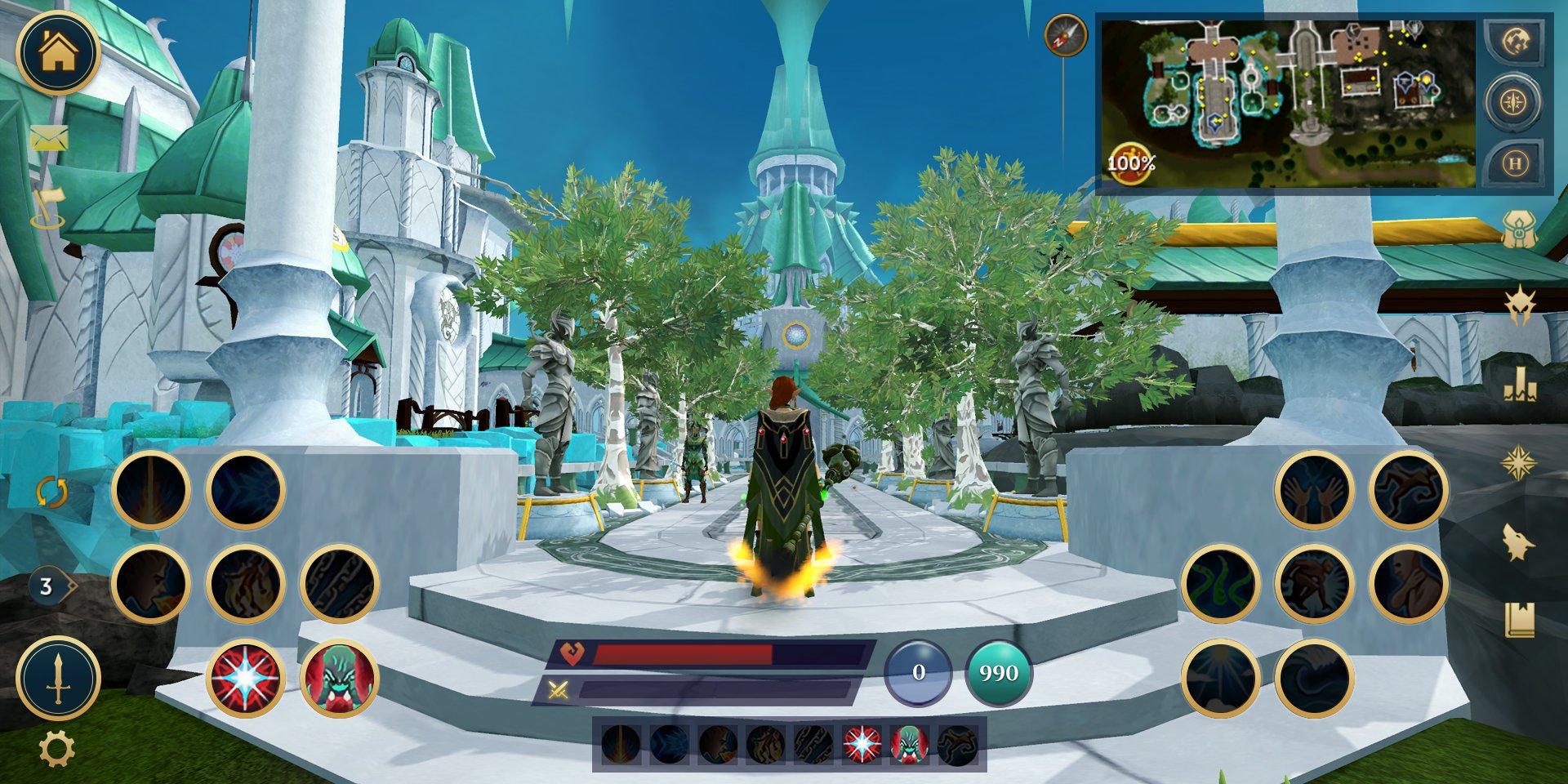
Task: Toggle run energy 100% orb
Action: point(1130,163)
